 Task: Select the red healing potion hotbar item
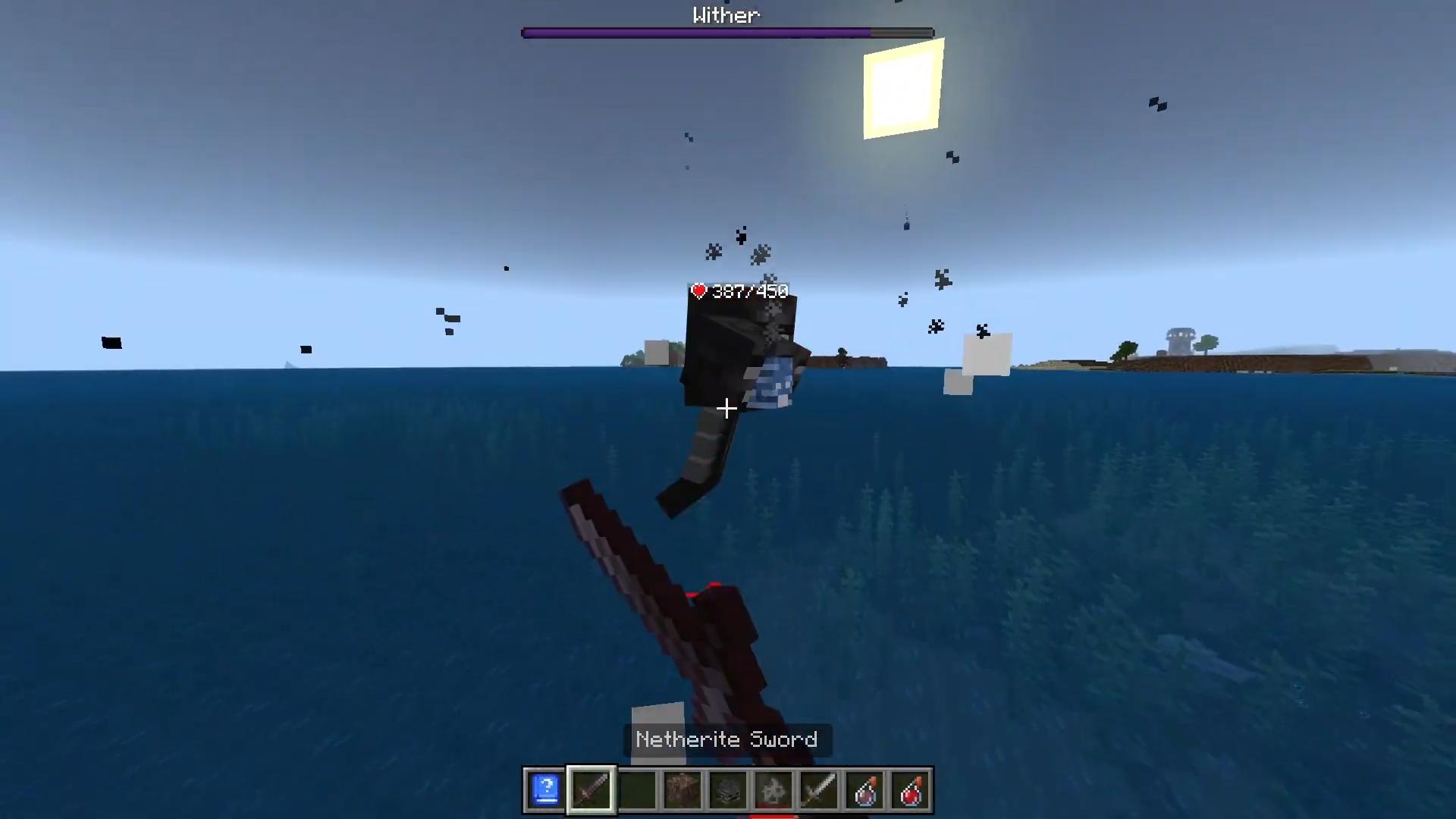(910, 790)
